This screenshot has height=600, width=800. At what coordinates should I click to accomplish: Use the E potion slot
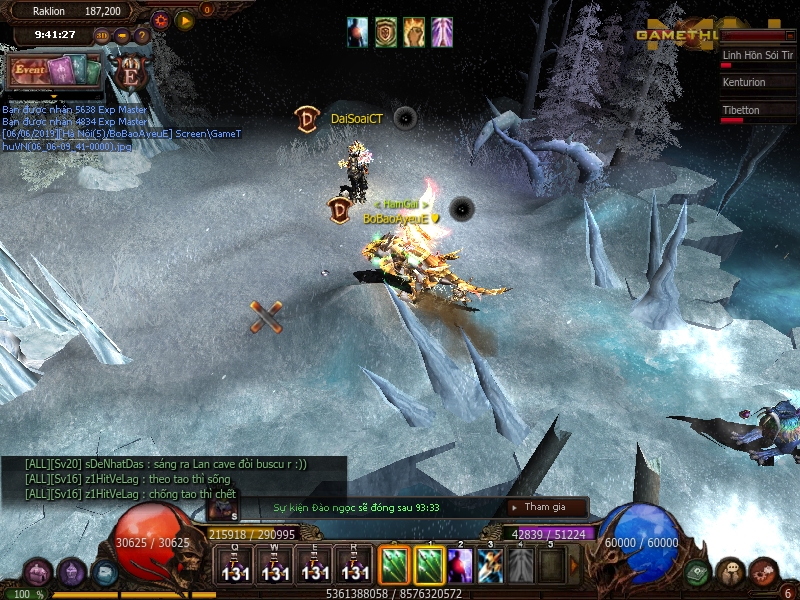point(315,565)
